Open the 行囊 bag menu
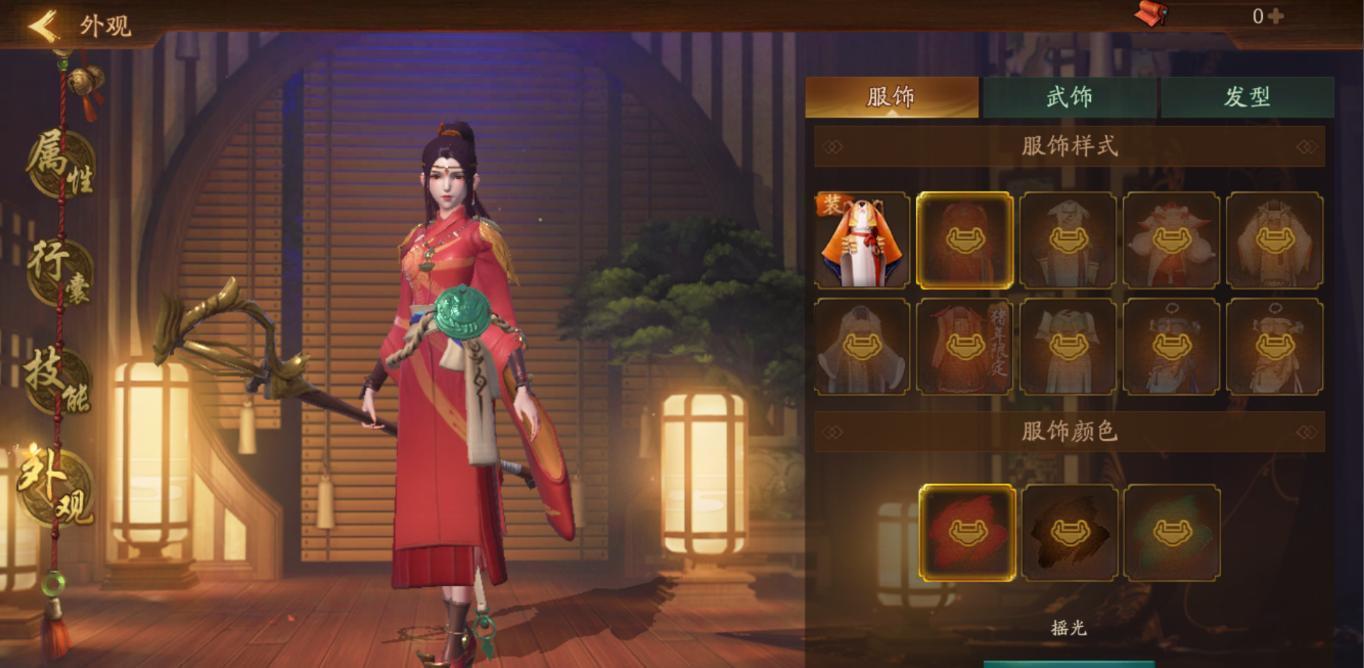The height and width of the screenshot is (668, 1364). coord(60,270)
